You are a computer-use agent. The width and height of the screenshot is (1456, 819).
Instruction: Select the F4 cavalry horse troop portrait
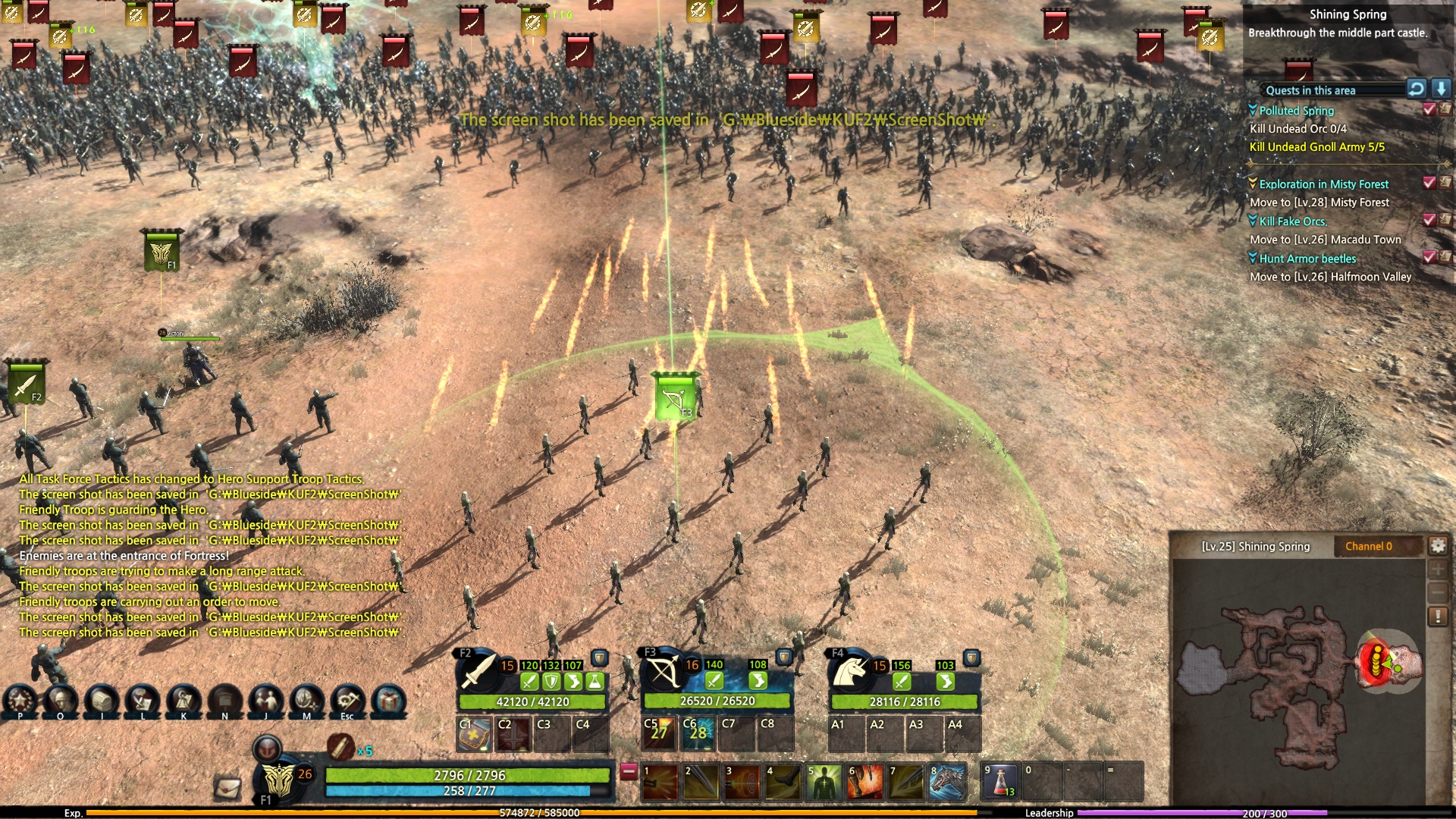tap(849, 671)
